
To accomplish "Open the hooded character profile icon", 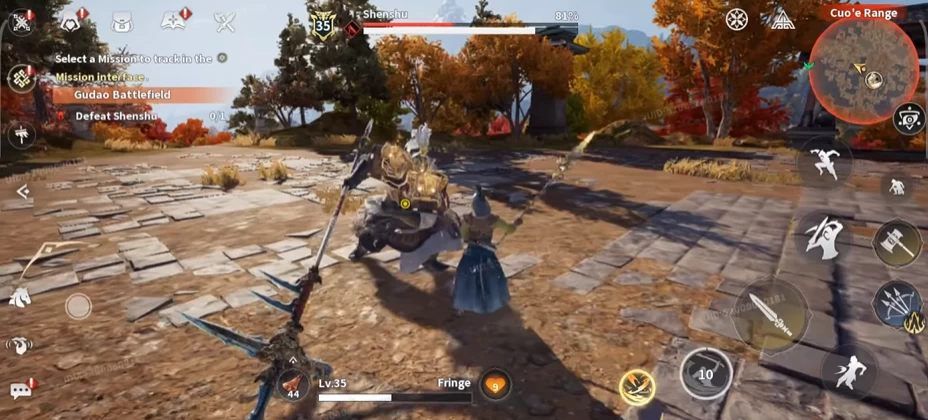I will (72, 21).
